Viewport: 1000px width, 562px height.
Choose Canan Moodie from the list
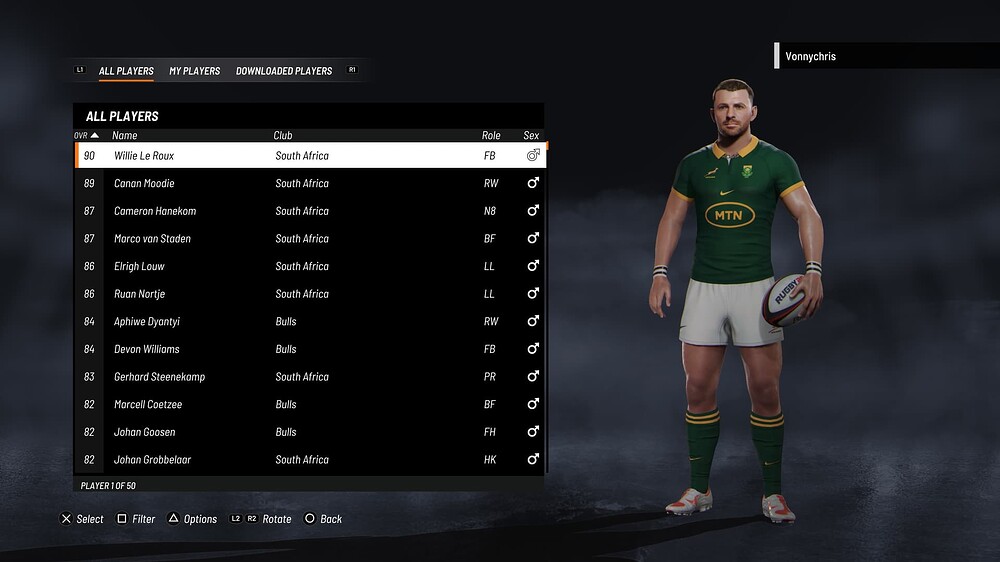(x=310, y=184)
